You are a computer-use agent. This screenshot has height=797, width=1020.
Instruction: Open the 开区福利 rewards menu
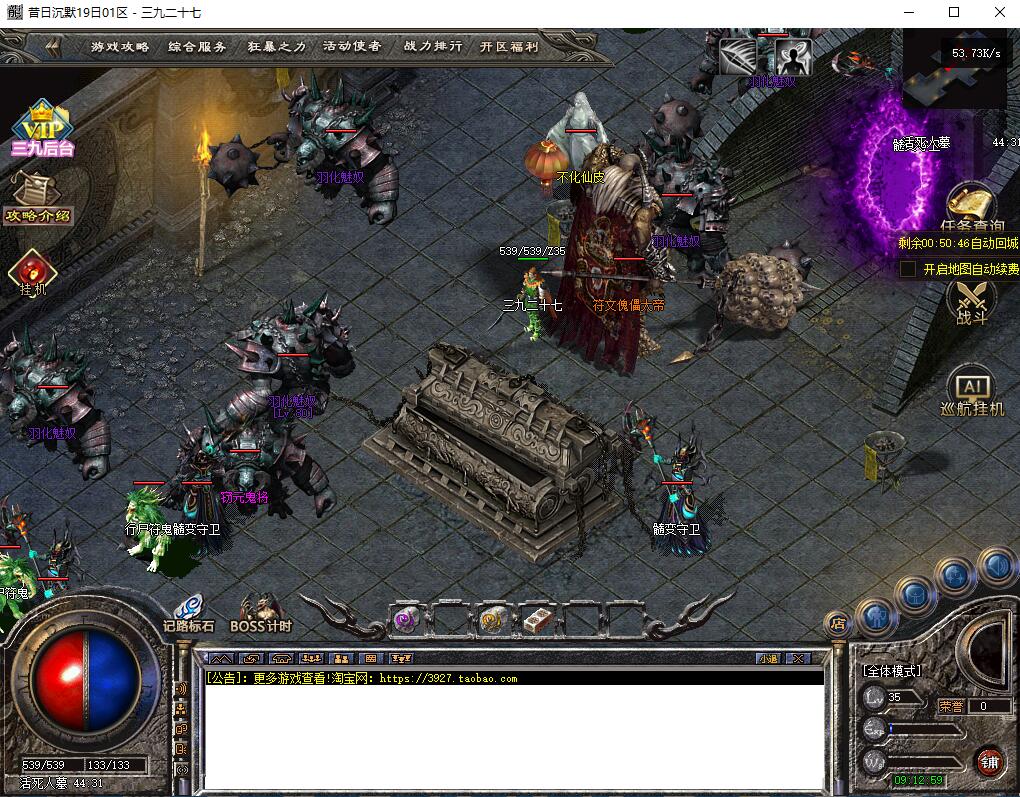508,47
